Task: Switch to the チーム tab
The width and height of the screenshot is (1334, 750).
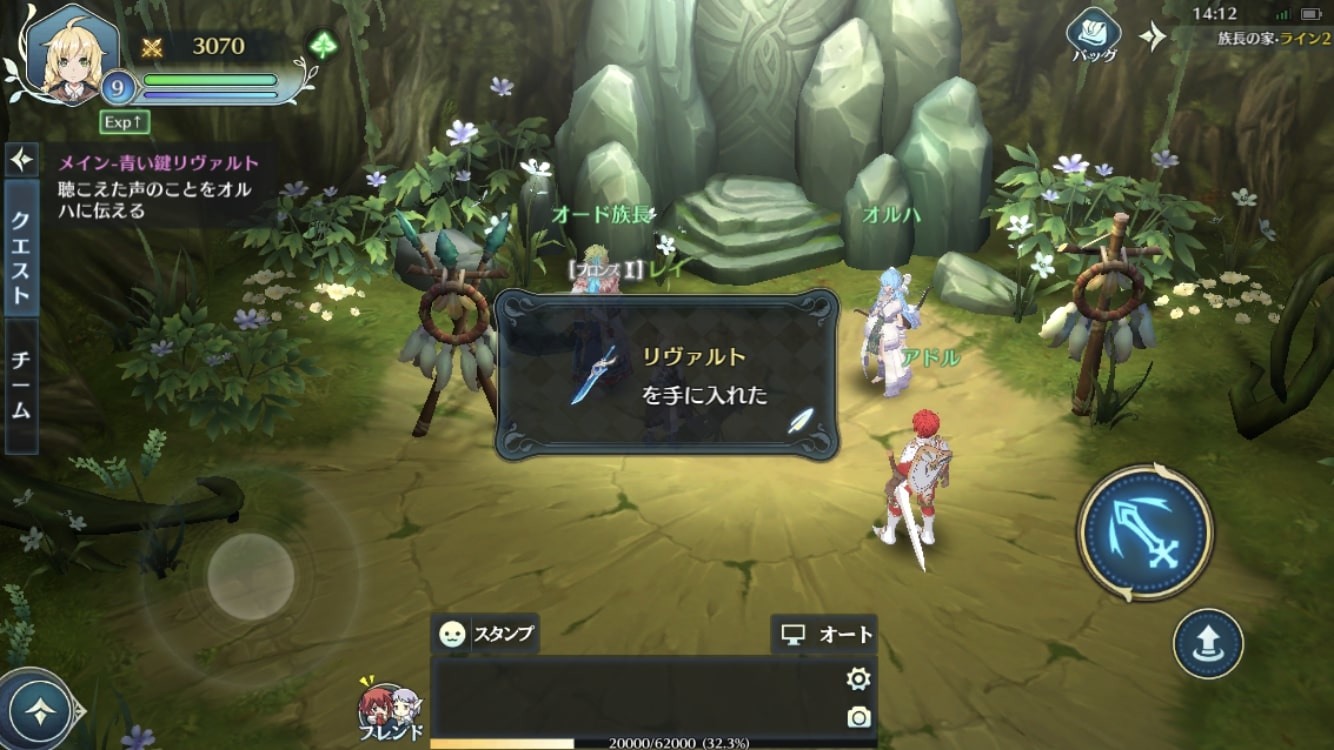Action: click(20, 383)
